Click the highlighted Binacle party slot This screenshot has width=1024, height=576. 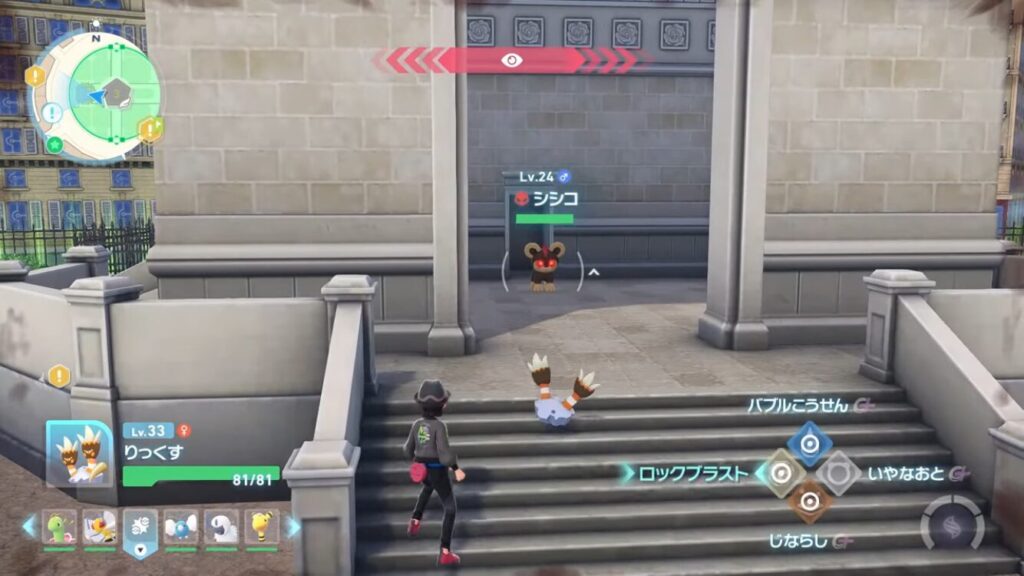point(140,528)
